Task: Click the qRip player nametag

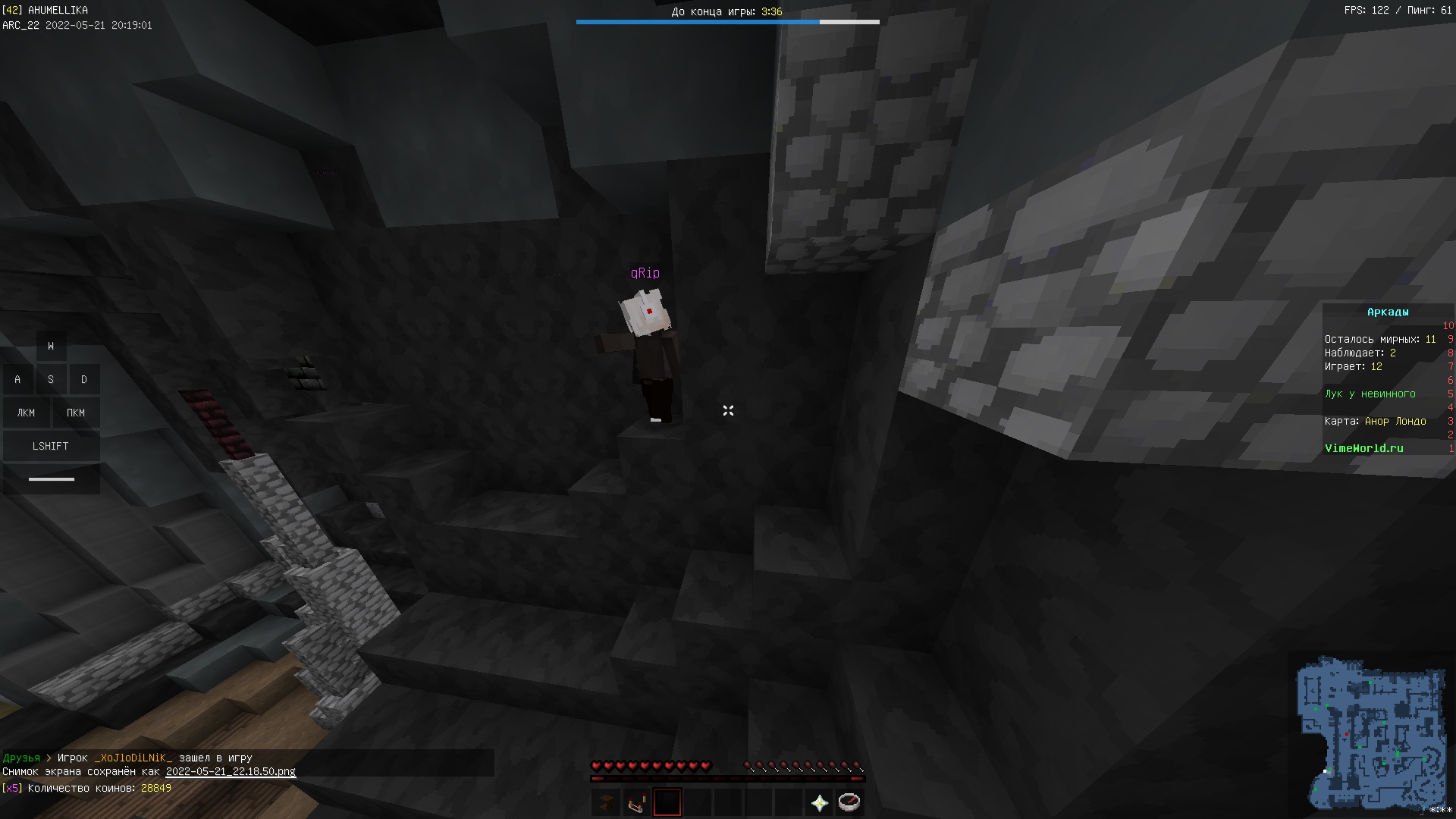Action: pyautogui.click(x=646, y=272)
